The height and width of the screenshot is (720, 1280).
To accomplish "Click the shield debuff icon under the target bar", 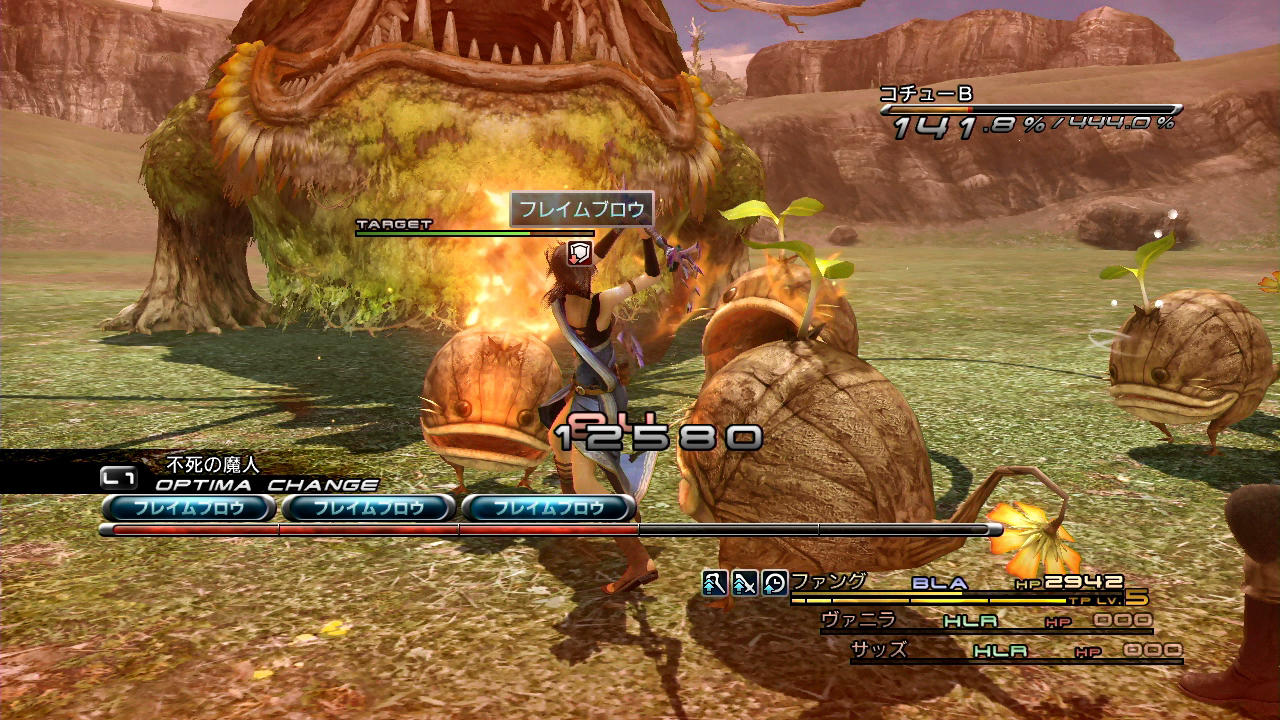I will 579,252.
